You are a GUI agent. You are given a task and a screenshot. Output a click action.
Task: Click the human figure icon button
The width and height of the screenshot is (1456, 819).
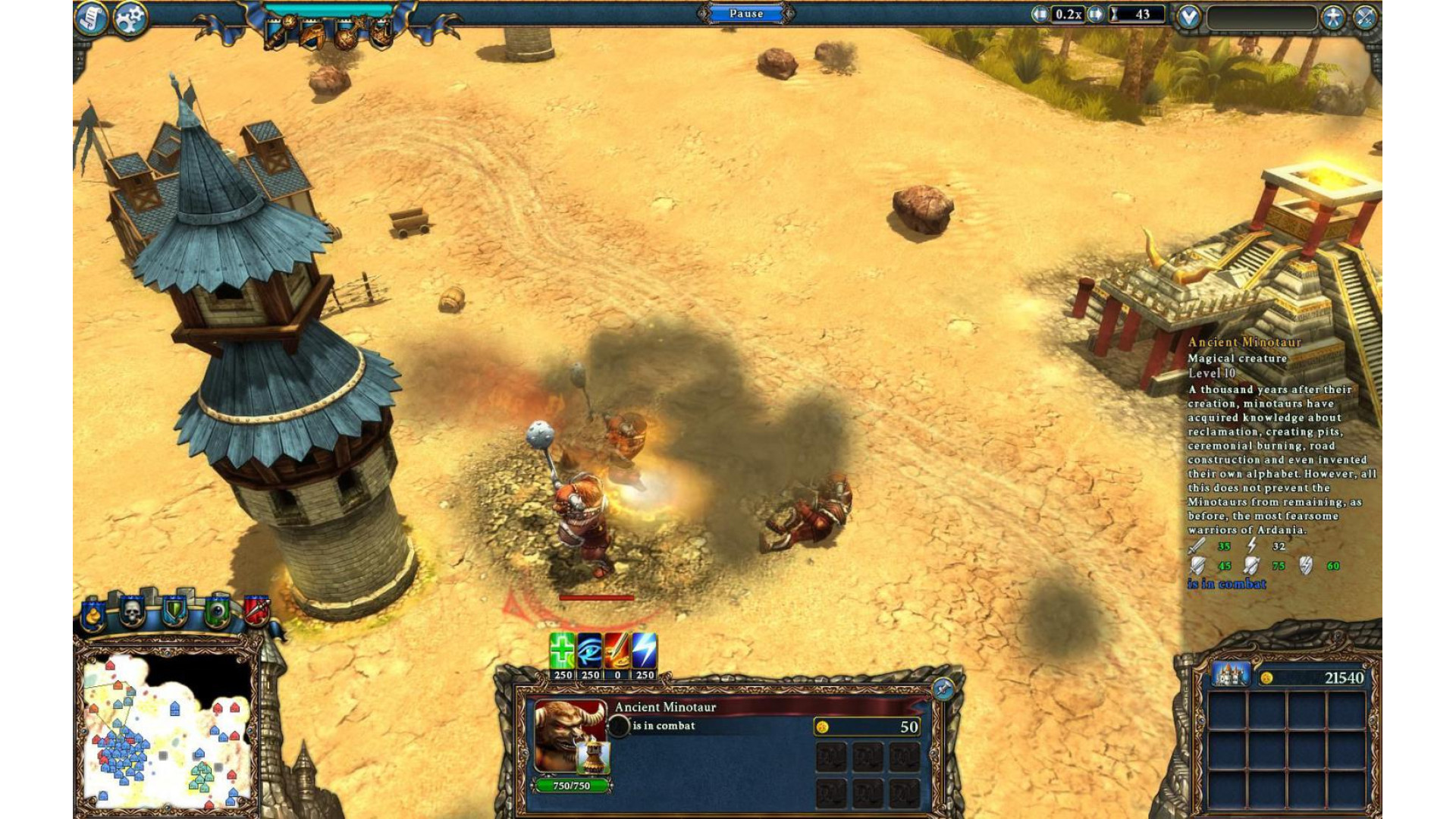[x=1332, y=17]
